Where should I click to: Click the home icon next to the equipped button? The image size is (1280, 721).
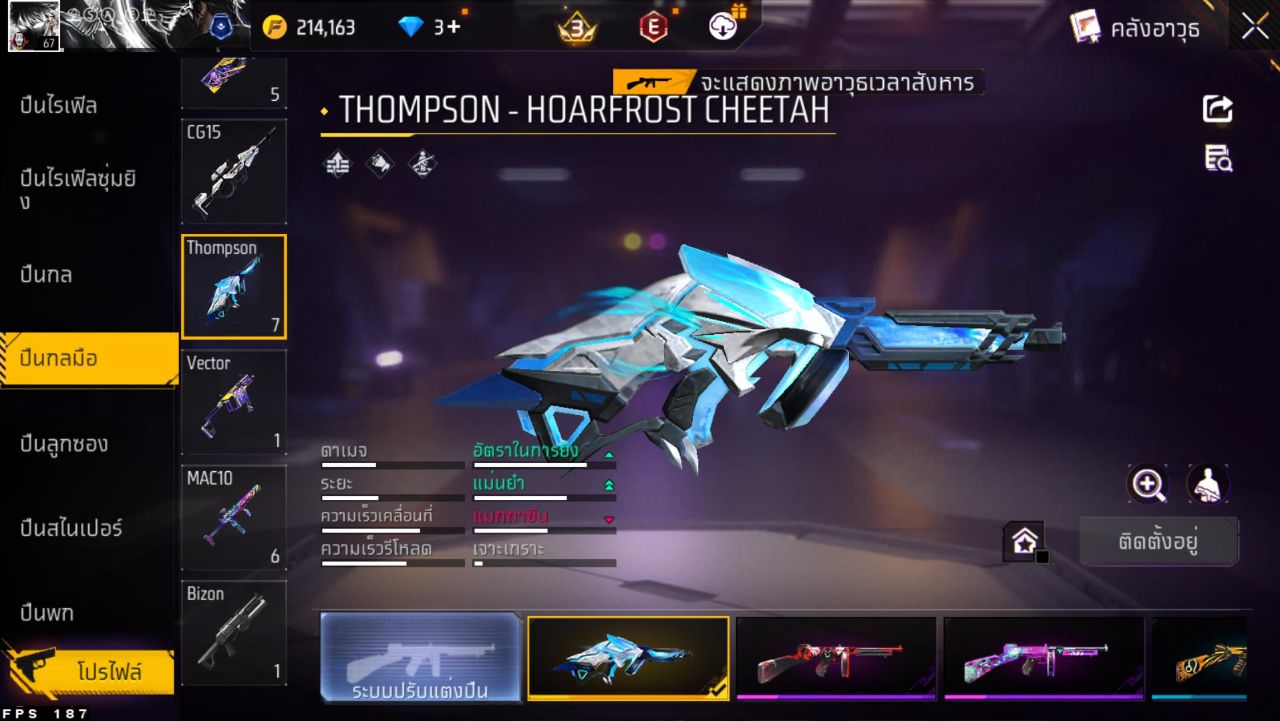coord(1022,537)
